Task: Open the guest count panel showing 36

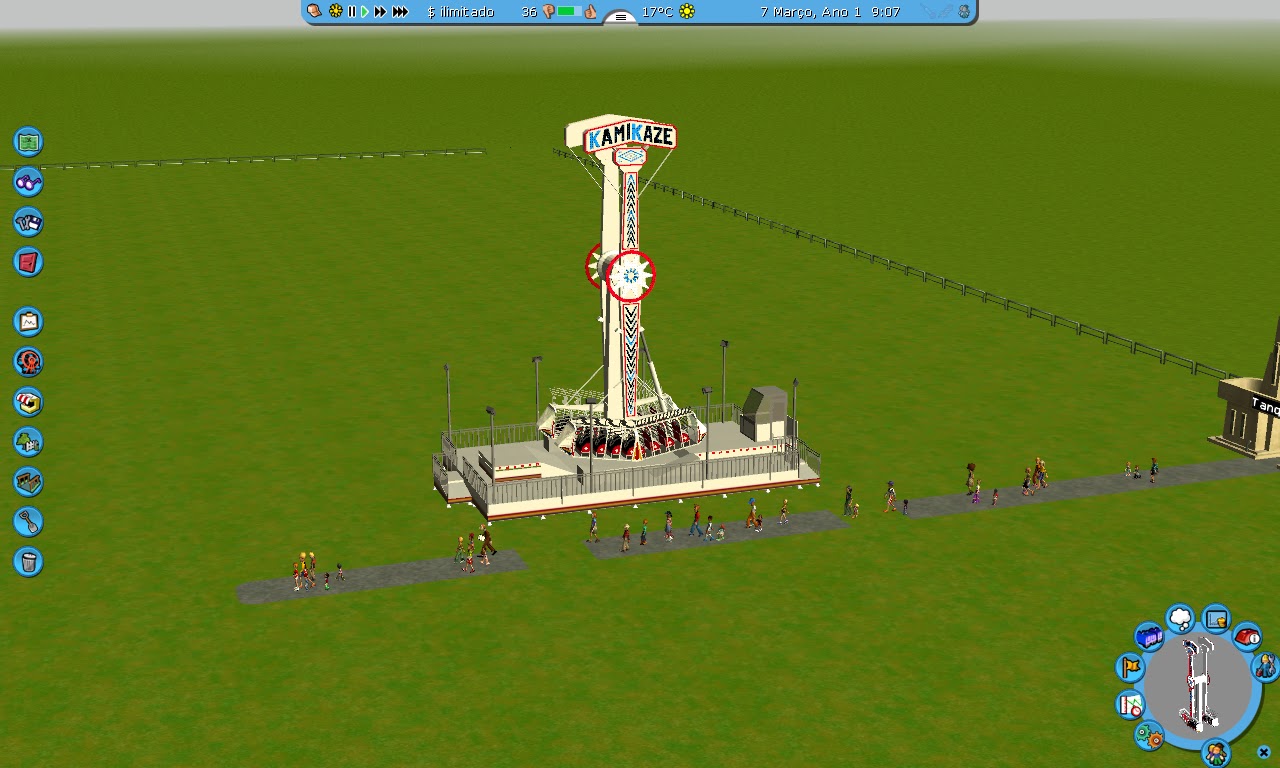Action: [530, 12]
